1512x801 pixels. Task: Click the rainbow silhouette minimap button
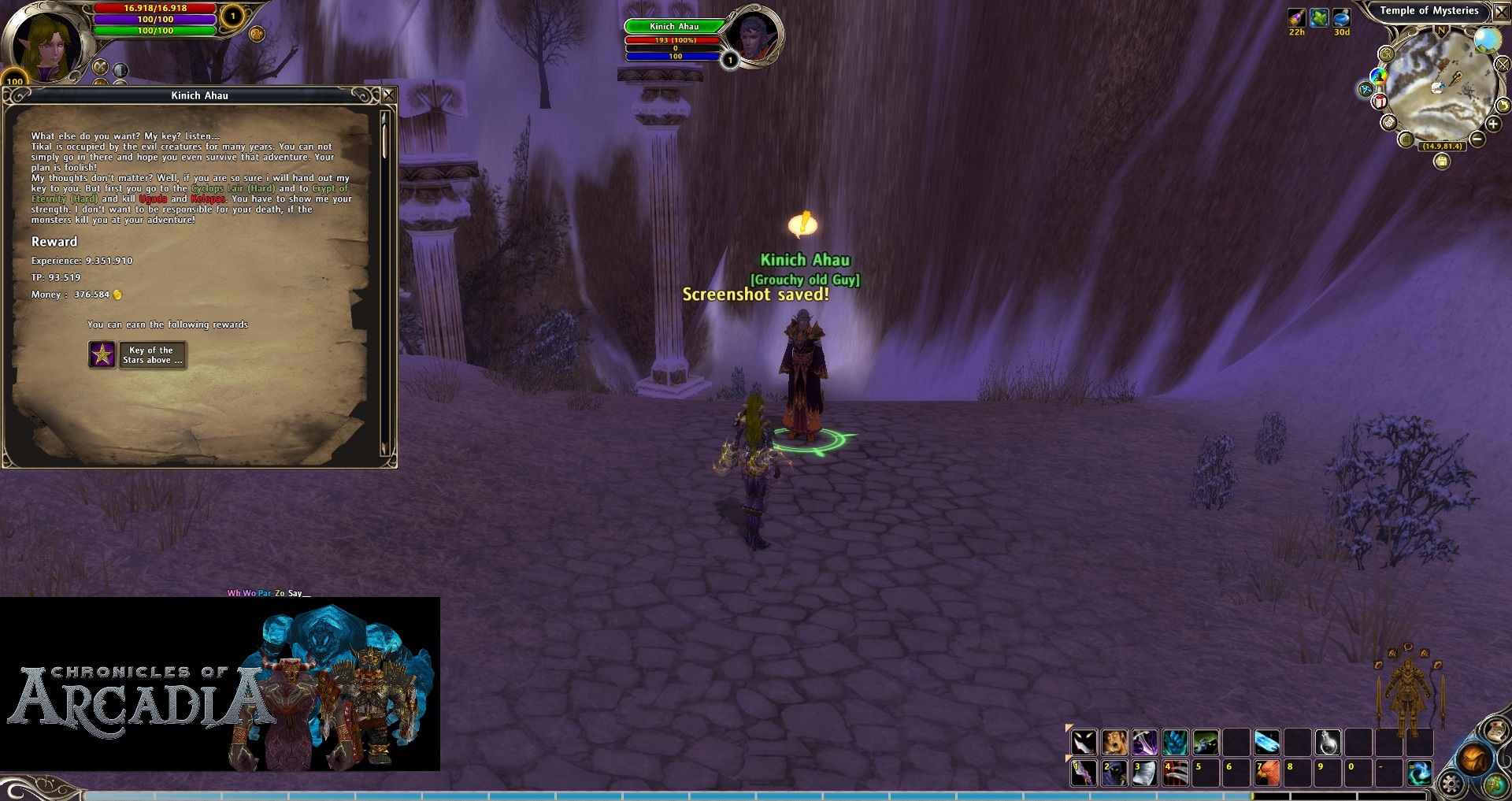[1378, 76]
